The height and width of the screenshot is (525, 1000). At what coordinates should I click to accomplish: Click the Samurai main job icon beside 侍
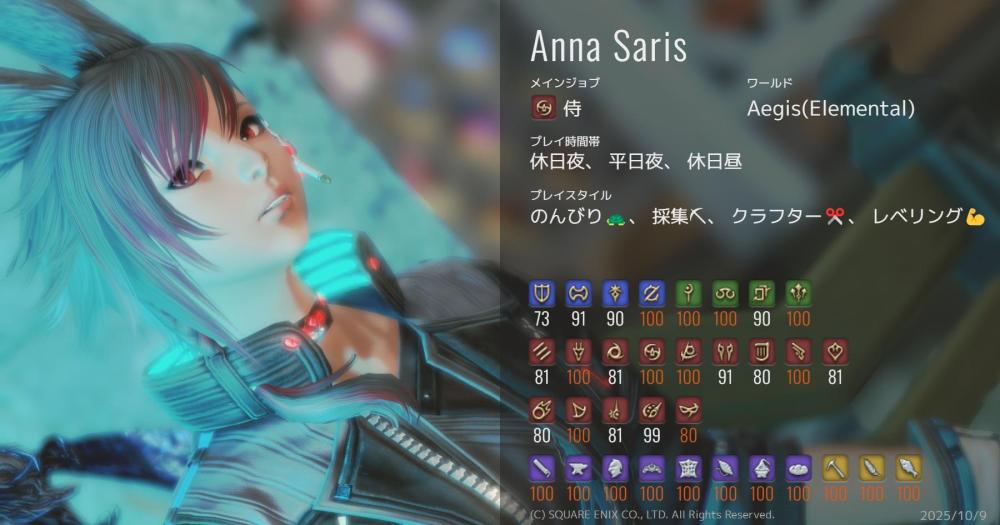pyautogui.click(x=544, y=108)
